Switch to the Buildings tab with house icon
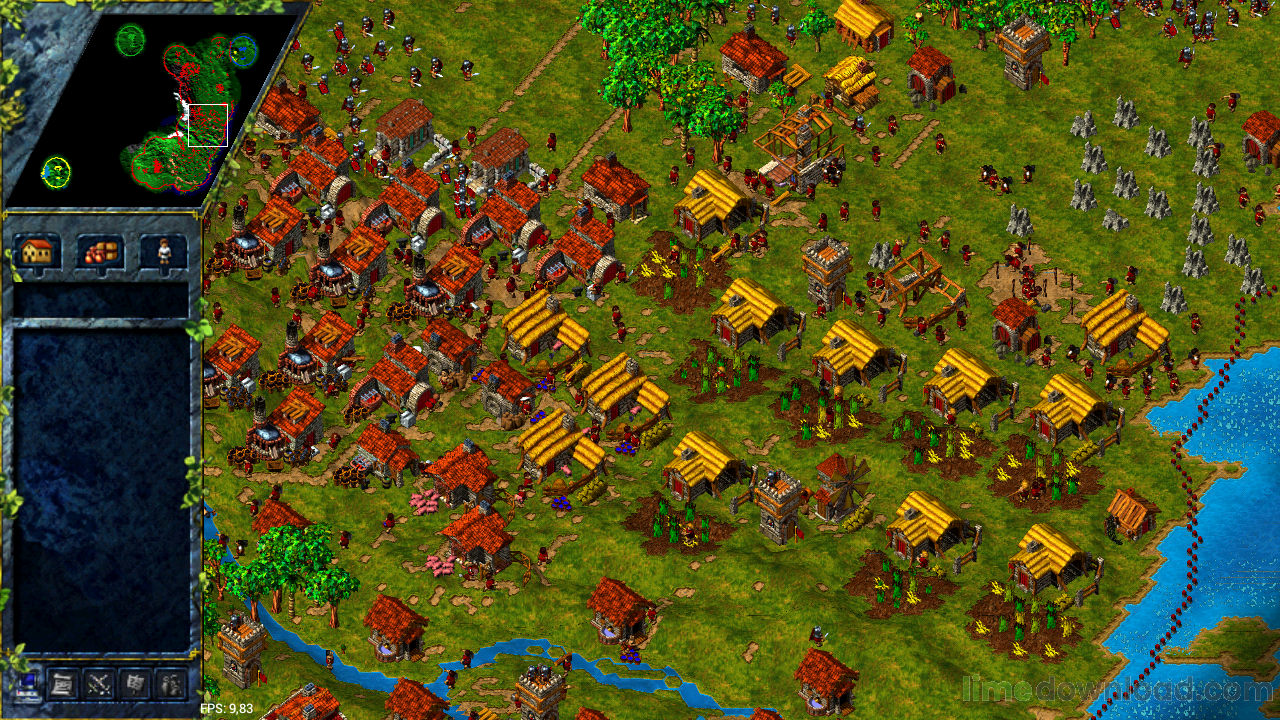The height and width of the screenshot is (720, 1280). (x=38, y=252)
